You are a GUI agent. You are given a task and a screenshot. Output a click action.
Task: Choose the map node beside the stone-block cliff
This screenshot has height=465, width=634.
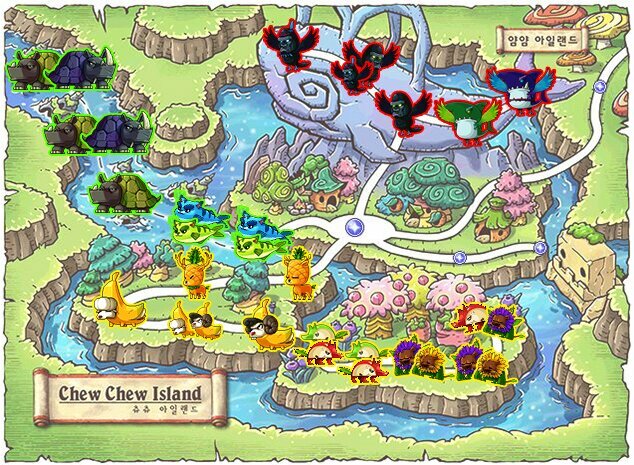[x=540, y=247]
